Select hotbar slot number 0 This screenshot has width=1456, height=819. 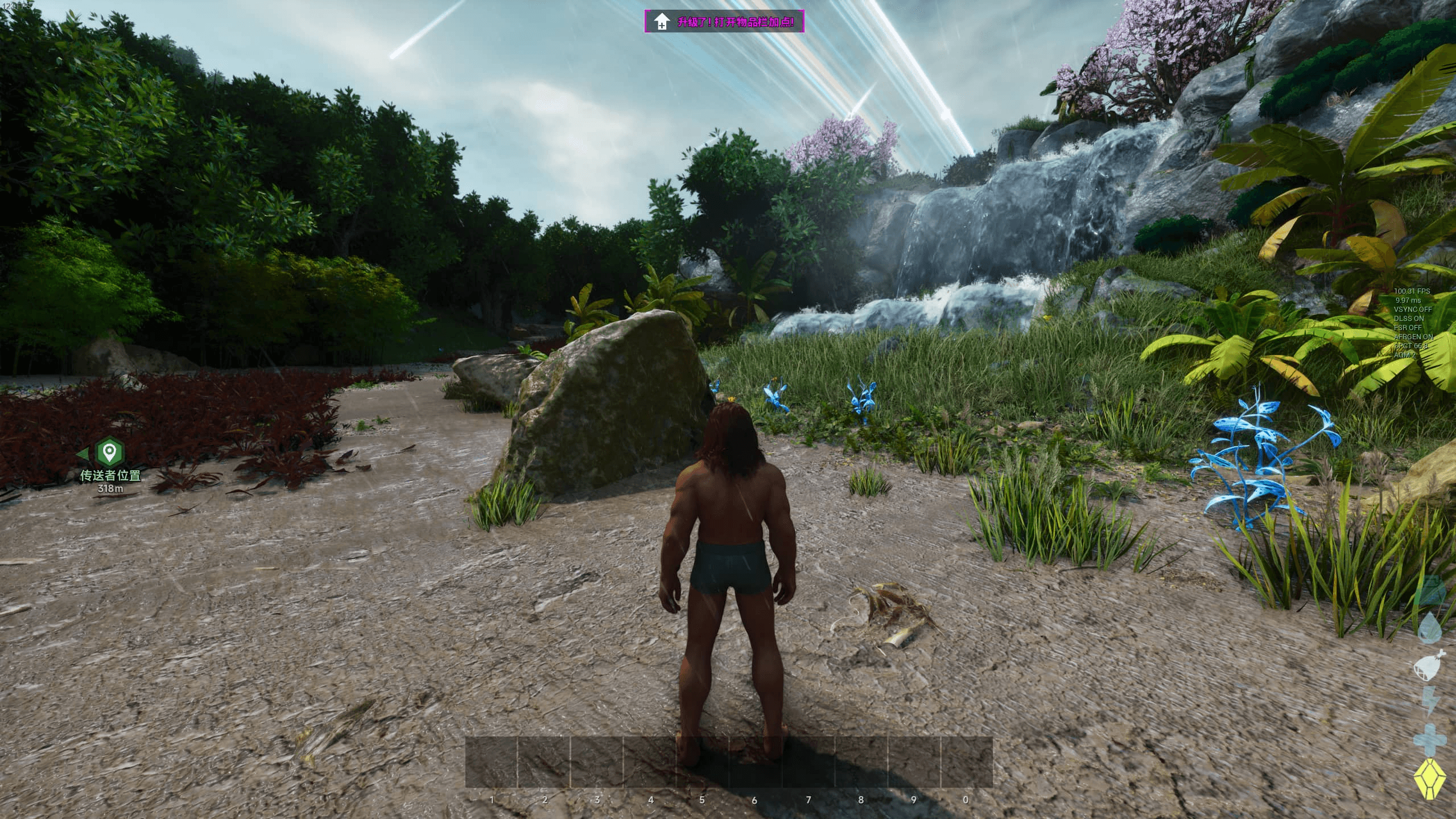click(x=966, y=763)
